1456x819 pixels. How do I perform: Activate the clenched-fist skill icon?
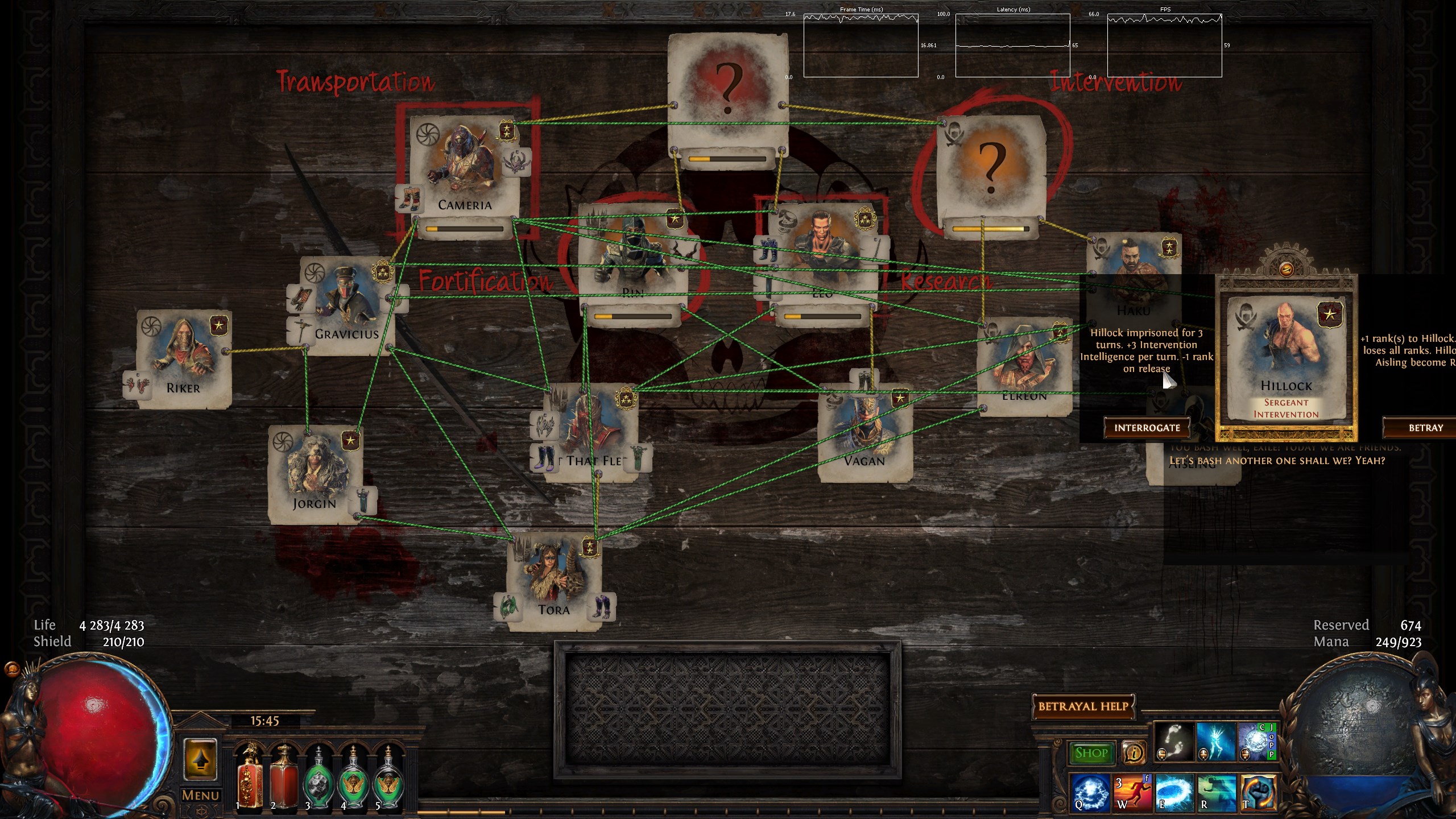1258,792
